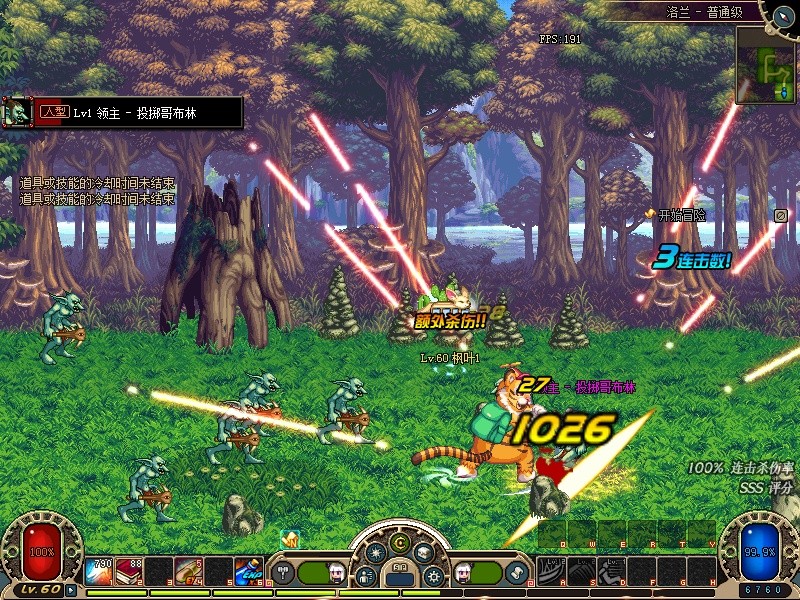Open the round scroll icon button
Image resolution: width=800 pixels, height=600 pixels.
point(516,573)
